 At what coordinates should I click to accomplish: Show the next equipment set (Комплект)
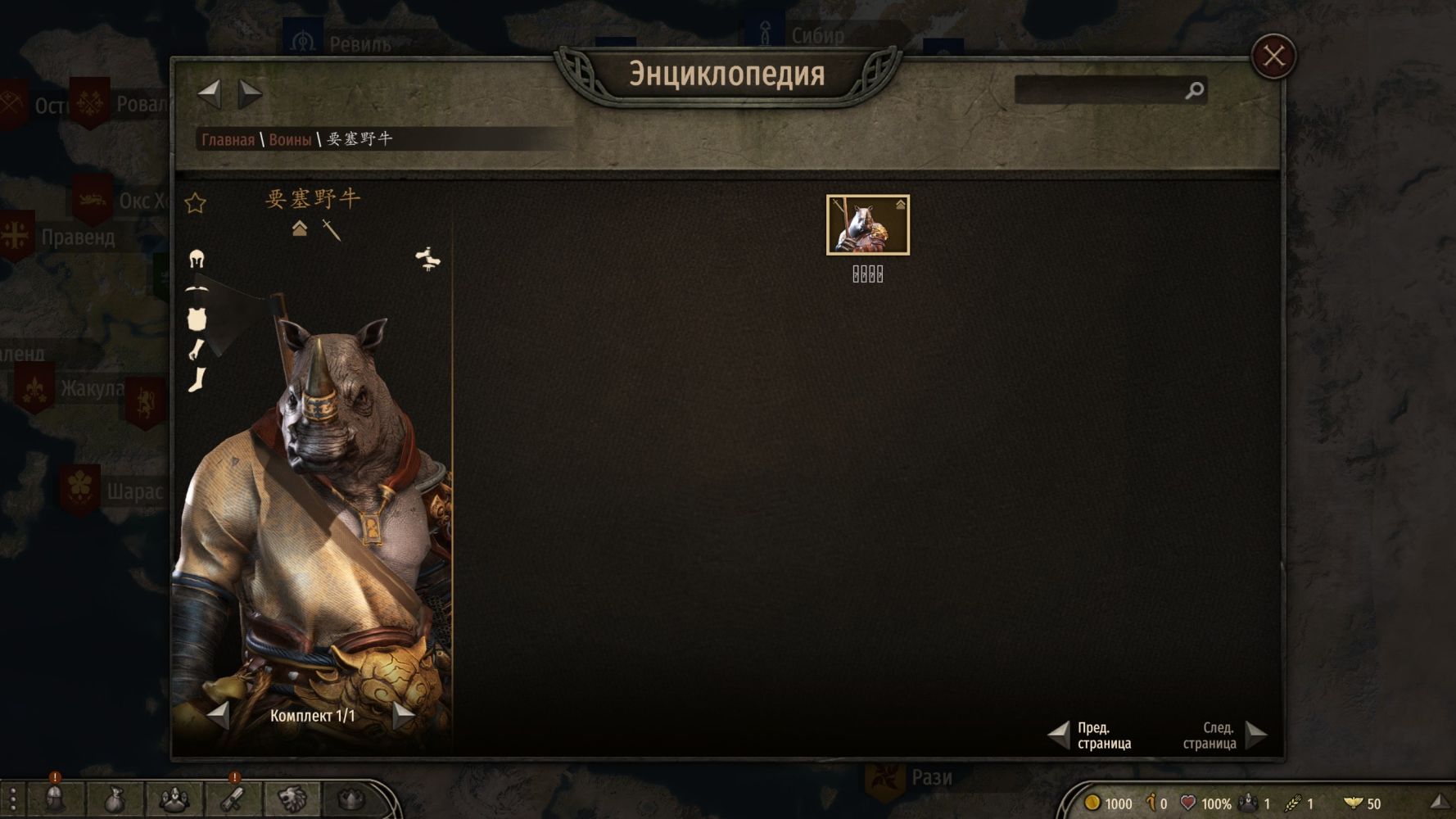point(403,715)
